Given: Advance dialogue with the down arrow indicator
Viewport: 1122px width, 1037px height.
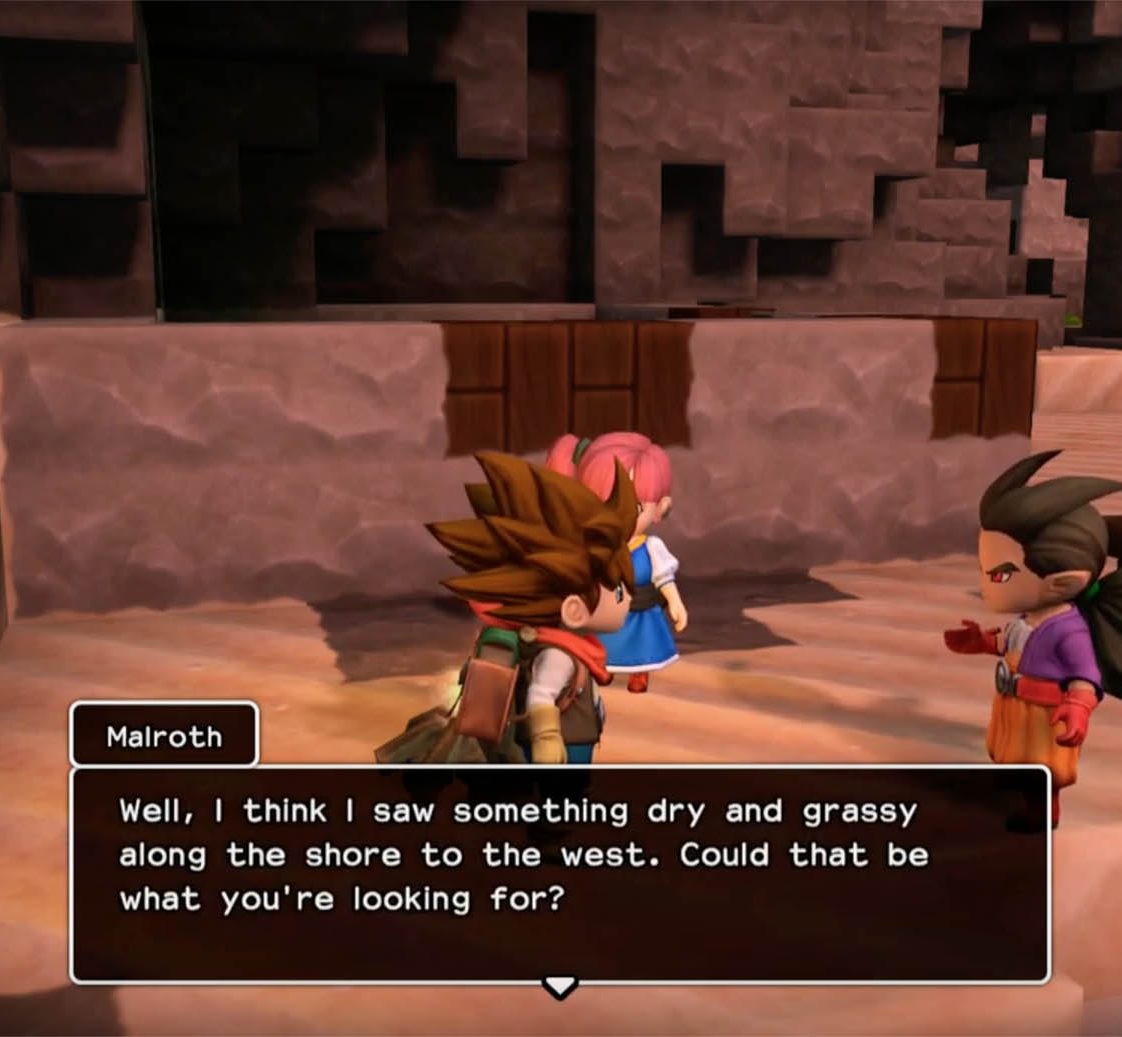Looking at the screenshot, I should [559, 987].
